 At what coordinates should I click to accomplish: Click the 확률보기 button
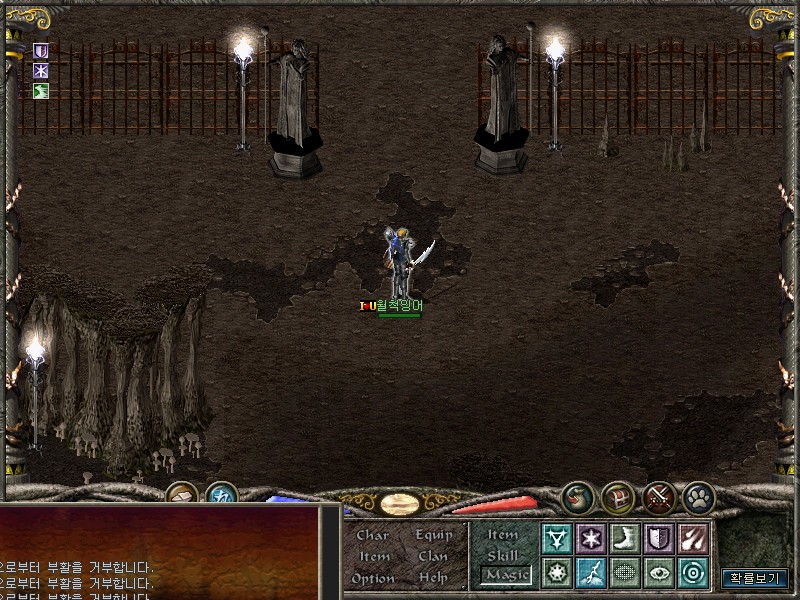[755, 578]
